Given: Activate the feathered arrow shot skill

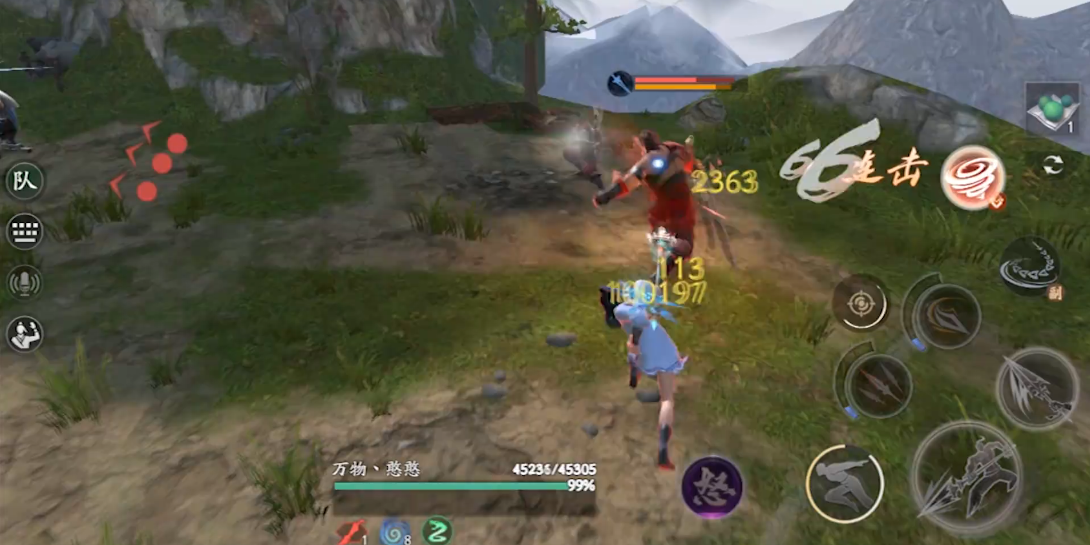Looking at the screenshot, I should (x=1037, y=389).
